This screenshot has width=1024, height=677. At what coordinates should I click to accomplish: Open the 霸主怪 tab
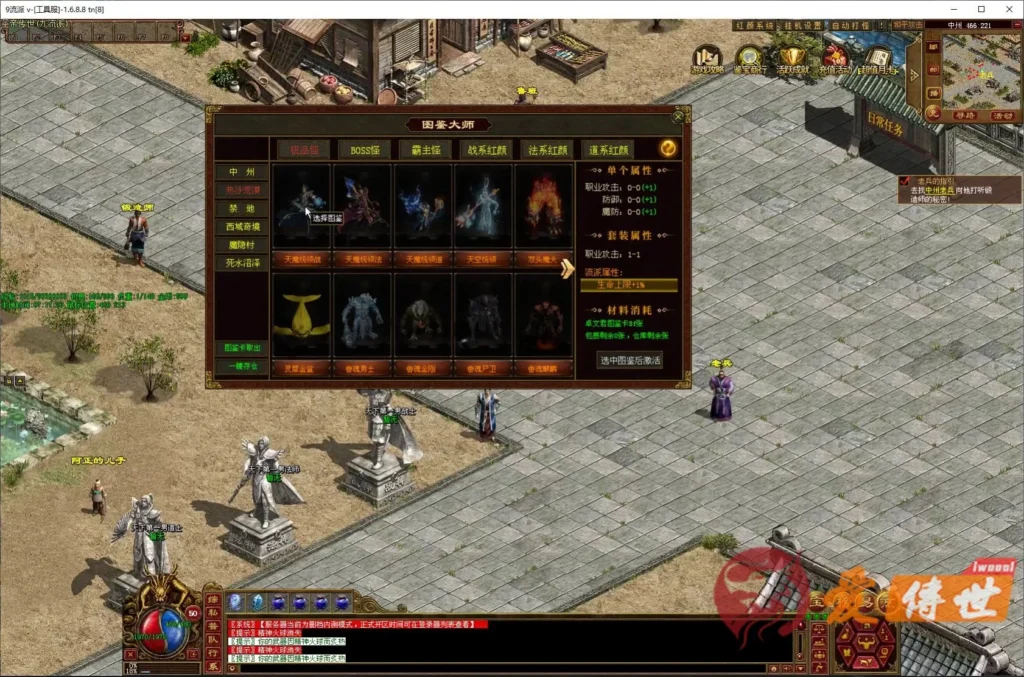pos(425,149)
